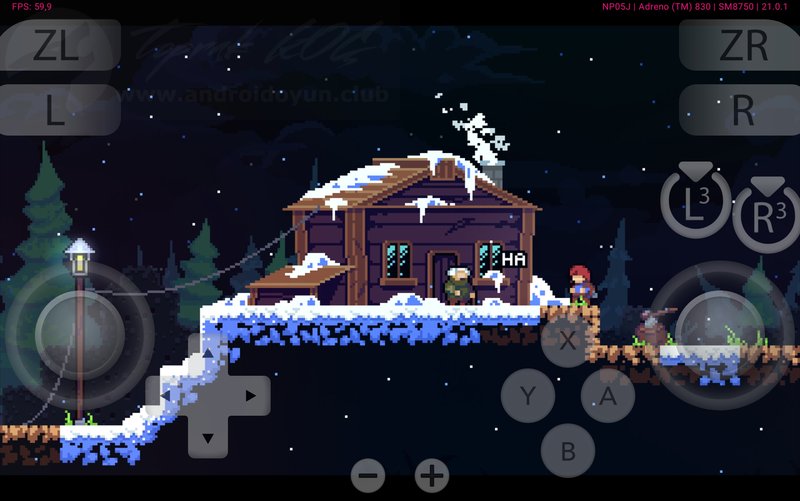
Task: Tap the A face button
Action: [x=608, y=396]
